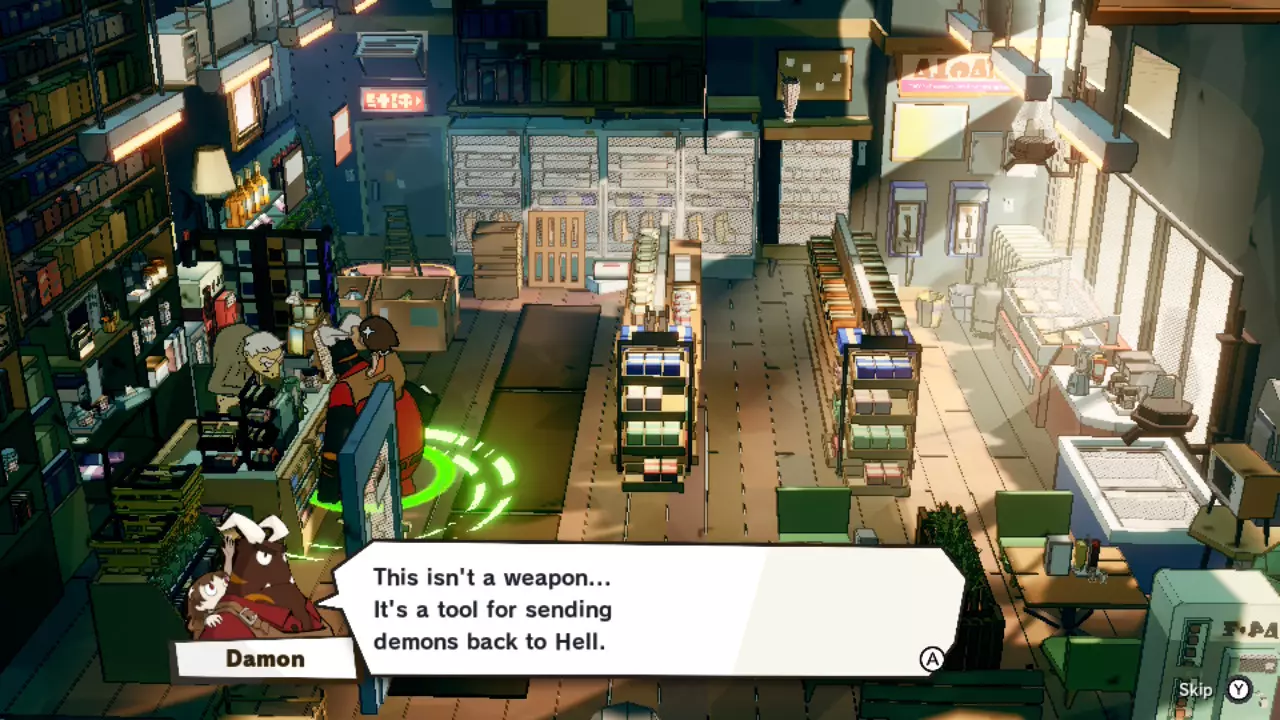Viewport: 1280px width, 720px height.
Task: Advance Damon's dialogue text box
Action: click(932, 658)
